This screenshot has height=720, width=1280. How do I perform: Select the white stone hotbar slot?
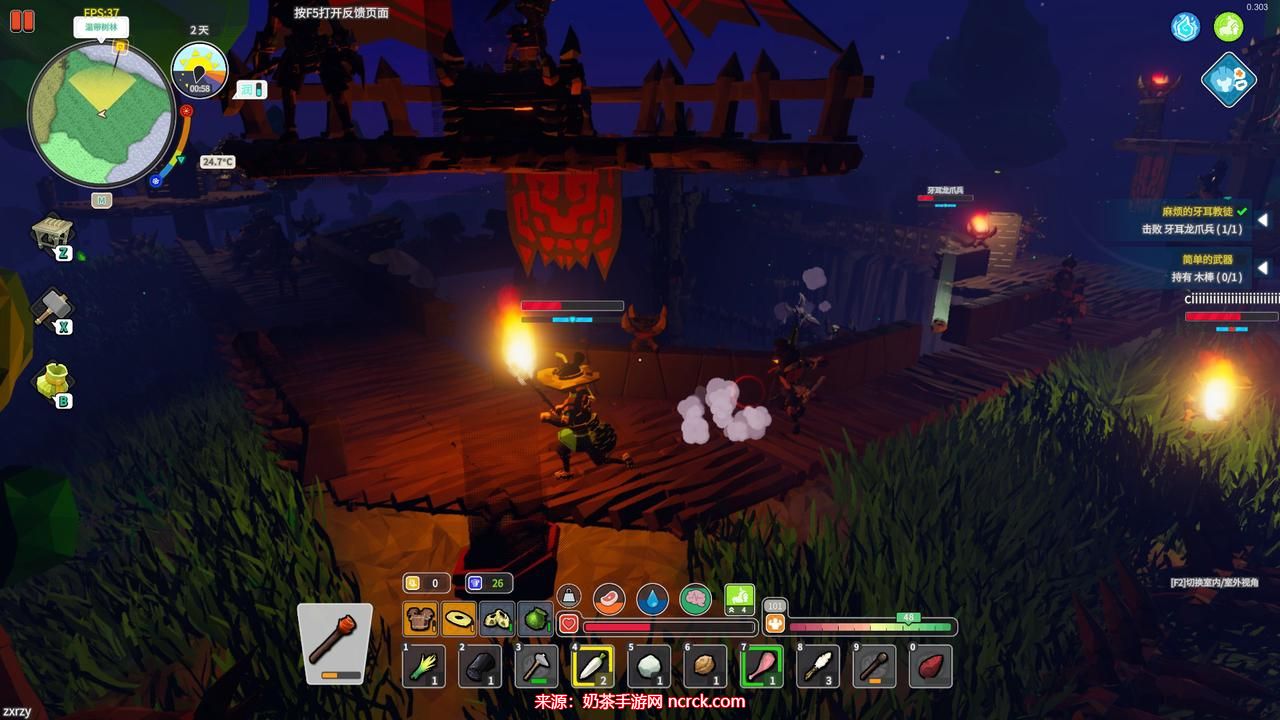[x=649, y=666]
